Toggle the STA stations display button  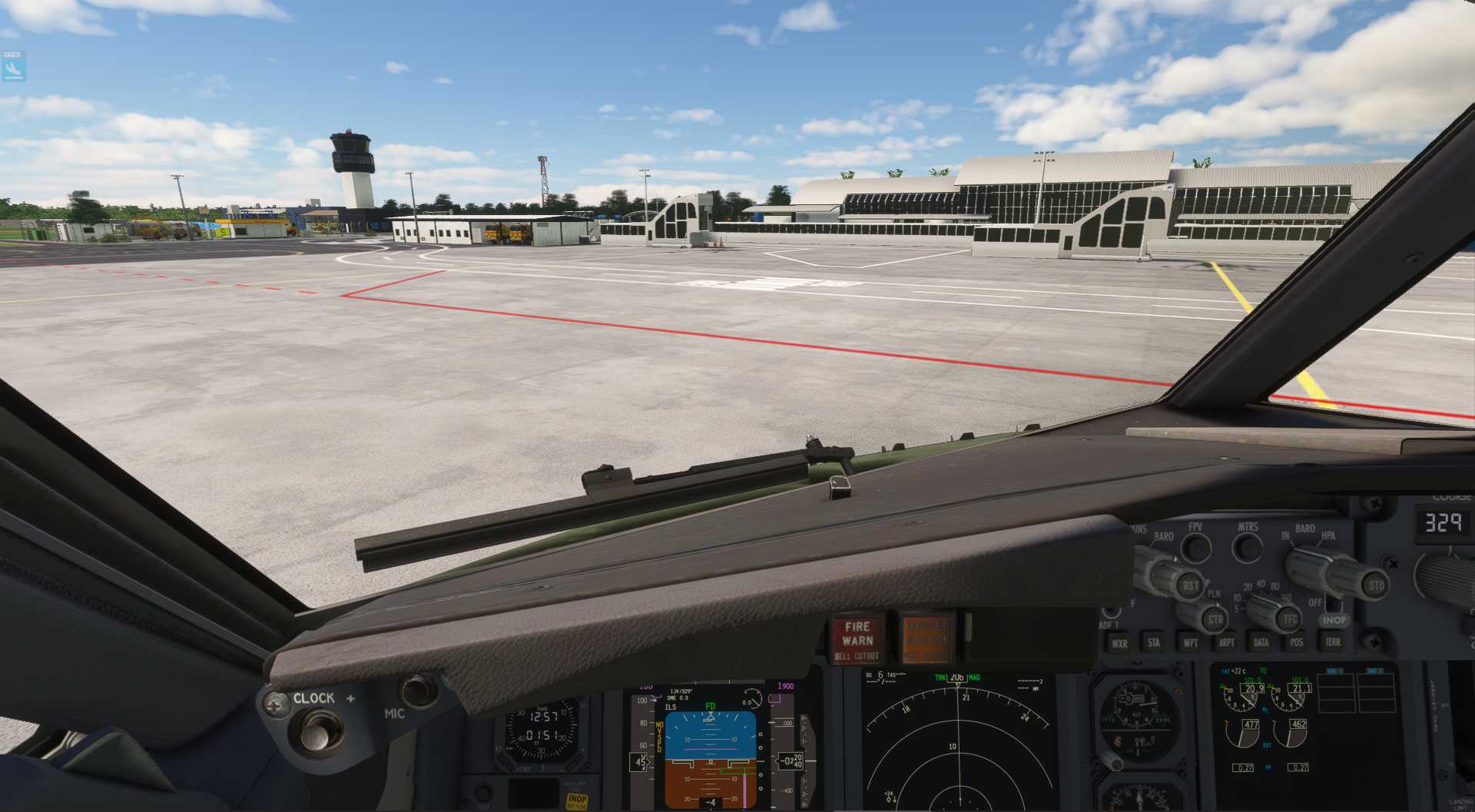(1153, 643)
